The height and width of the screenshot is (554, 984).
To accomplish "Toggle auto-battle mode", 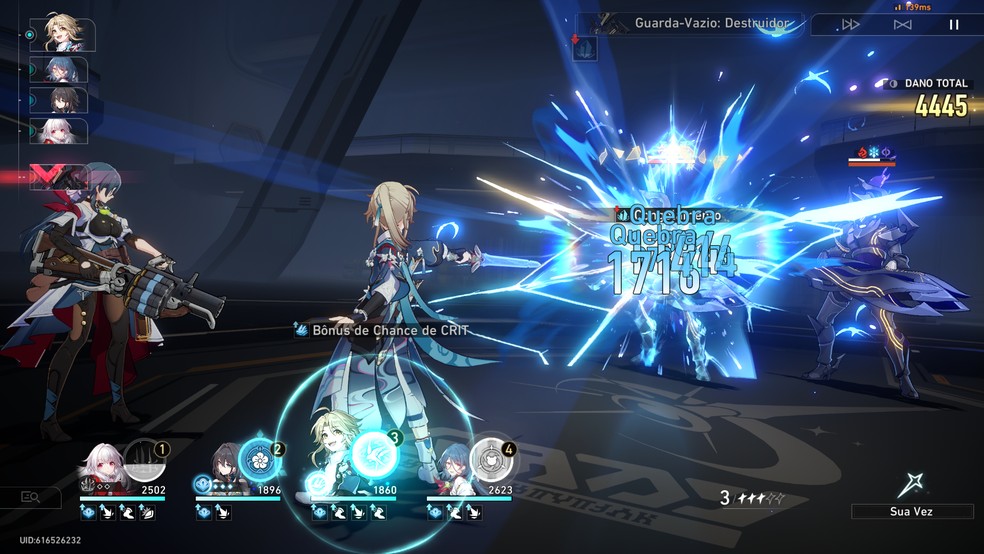I will click(902, 24).
